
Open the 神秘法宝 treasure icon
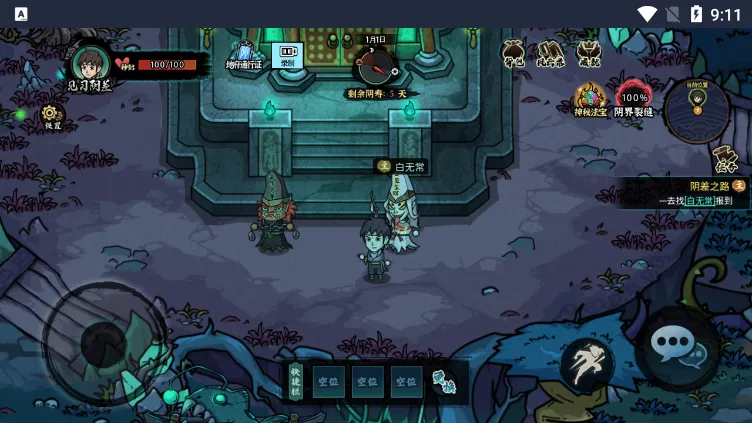coord(590,100)
